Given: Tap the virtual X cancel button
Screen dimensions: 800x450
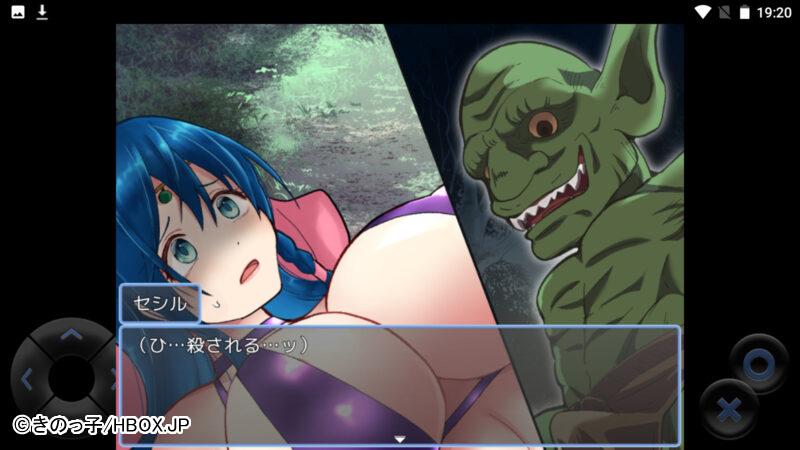Looking at the screenshot, I should (x=730, y=410).
